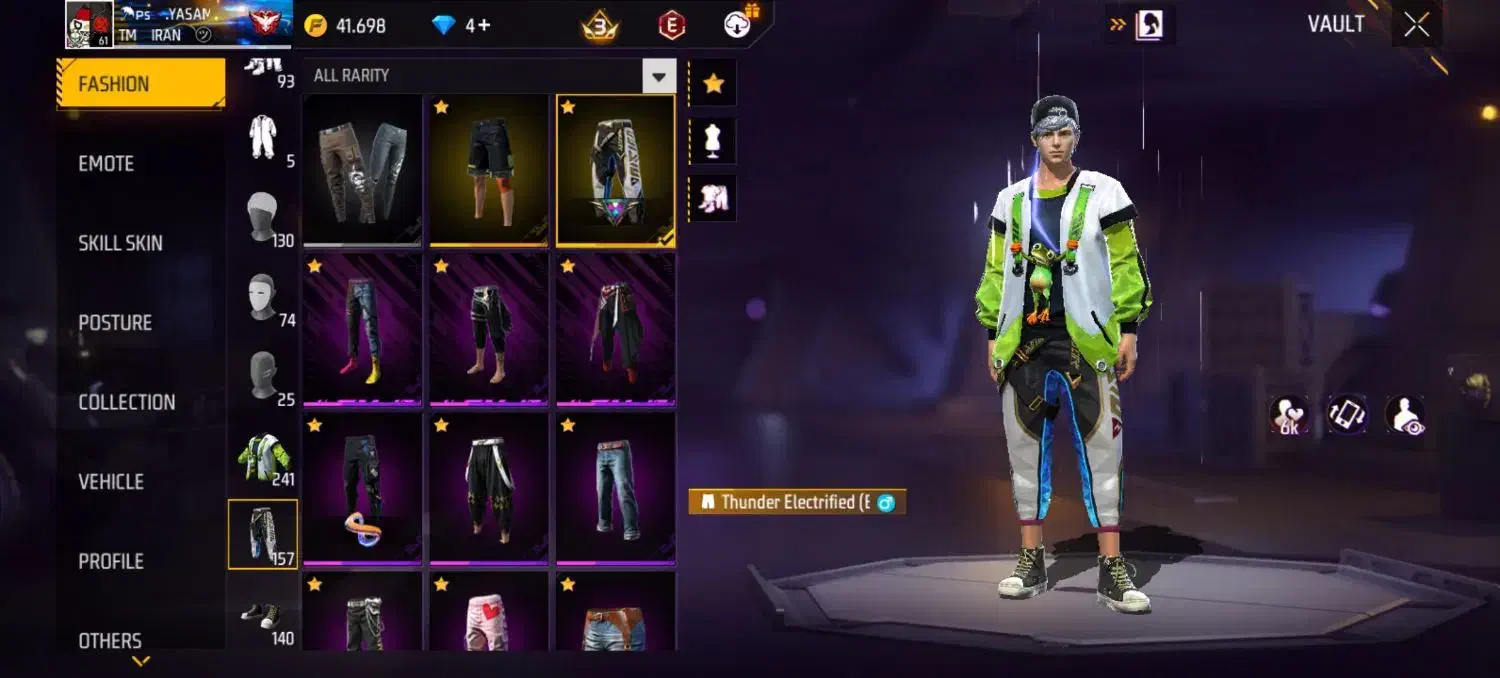Select the shoes category with 140 items
Image resolution: width=1500 pixels, height=678 pixels.
[263, 616]
